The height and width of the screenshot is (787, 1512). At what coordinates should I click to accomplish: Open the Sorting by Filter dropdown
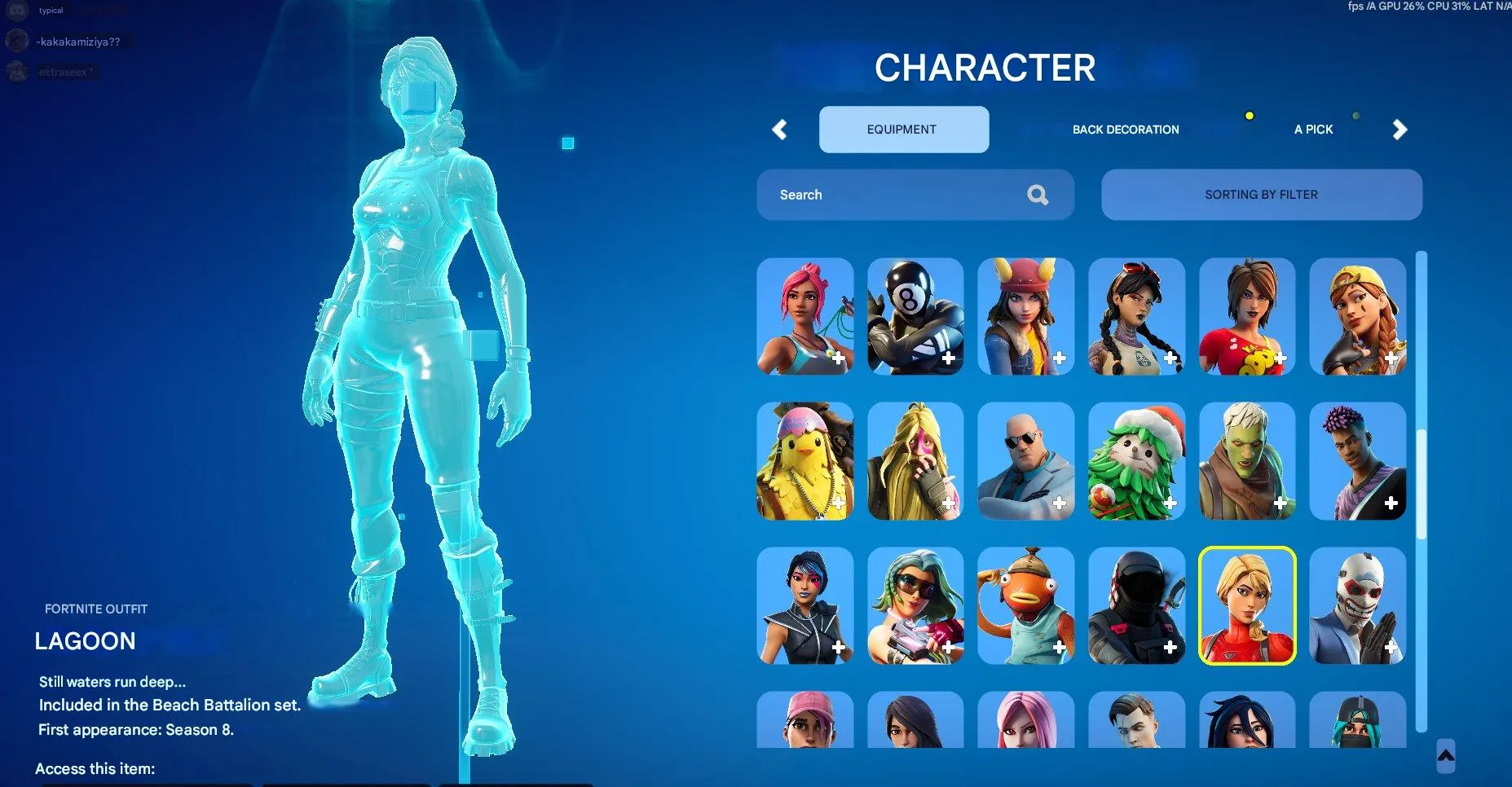pyautogui.click(x=1261, y=195)
